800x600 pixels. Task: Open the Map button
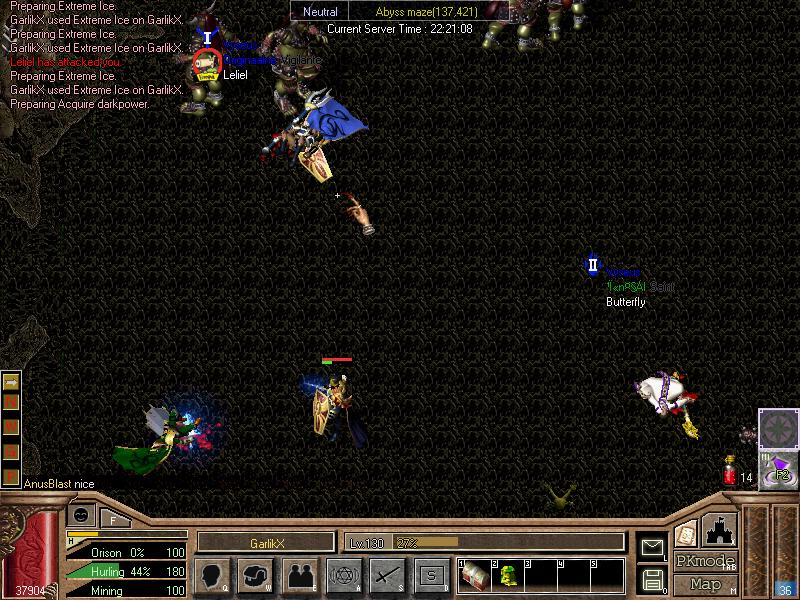[x=705, y=584]
